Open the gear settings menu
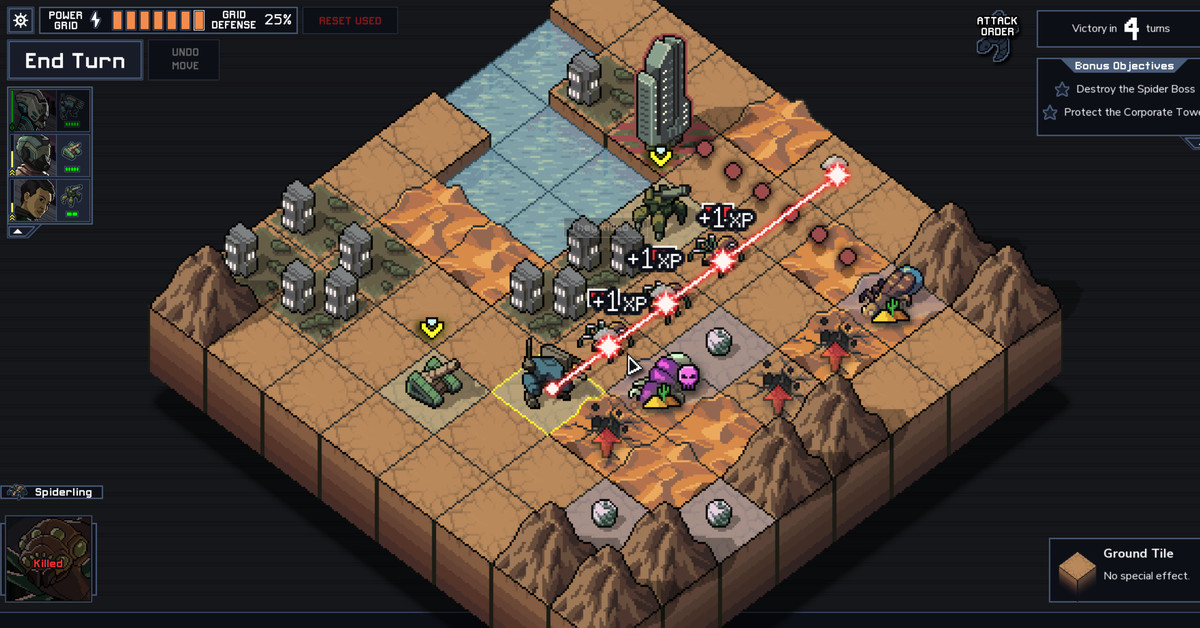Image resolution: width=1200 pixels, height=628 pixels. pyautogui.click(x=21, y=20)
